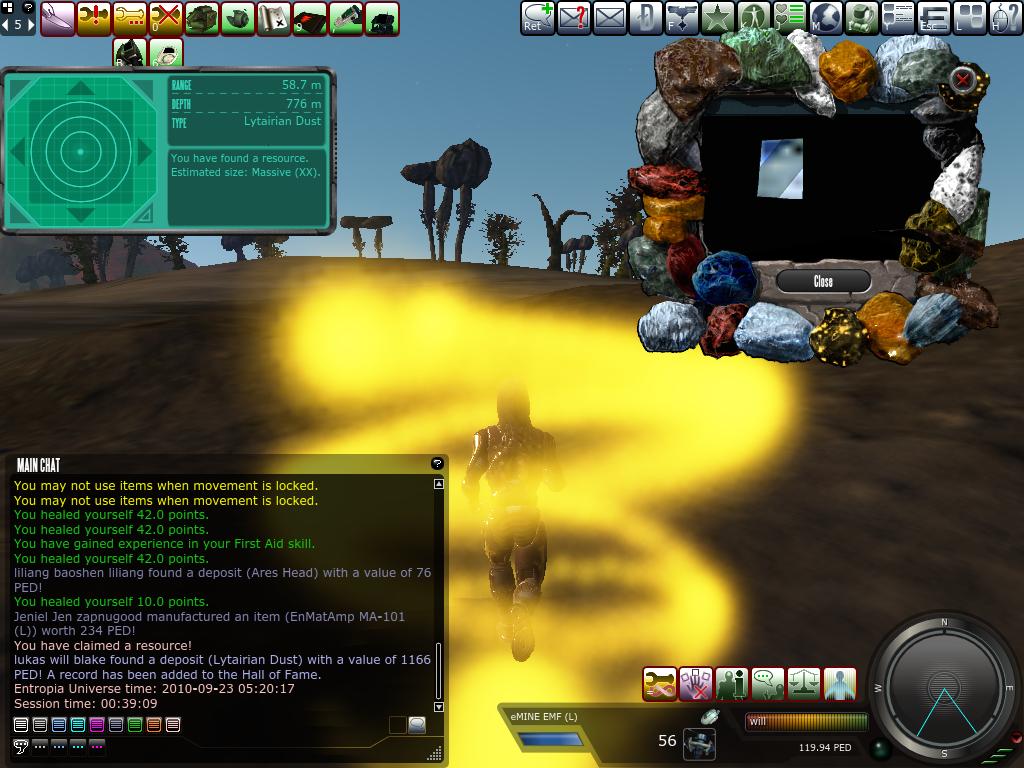
Task: Activate the red X wrench icon
Action: coord(165,18)
